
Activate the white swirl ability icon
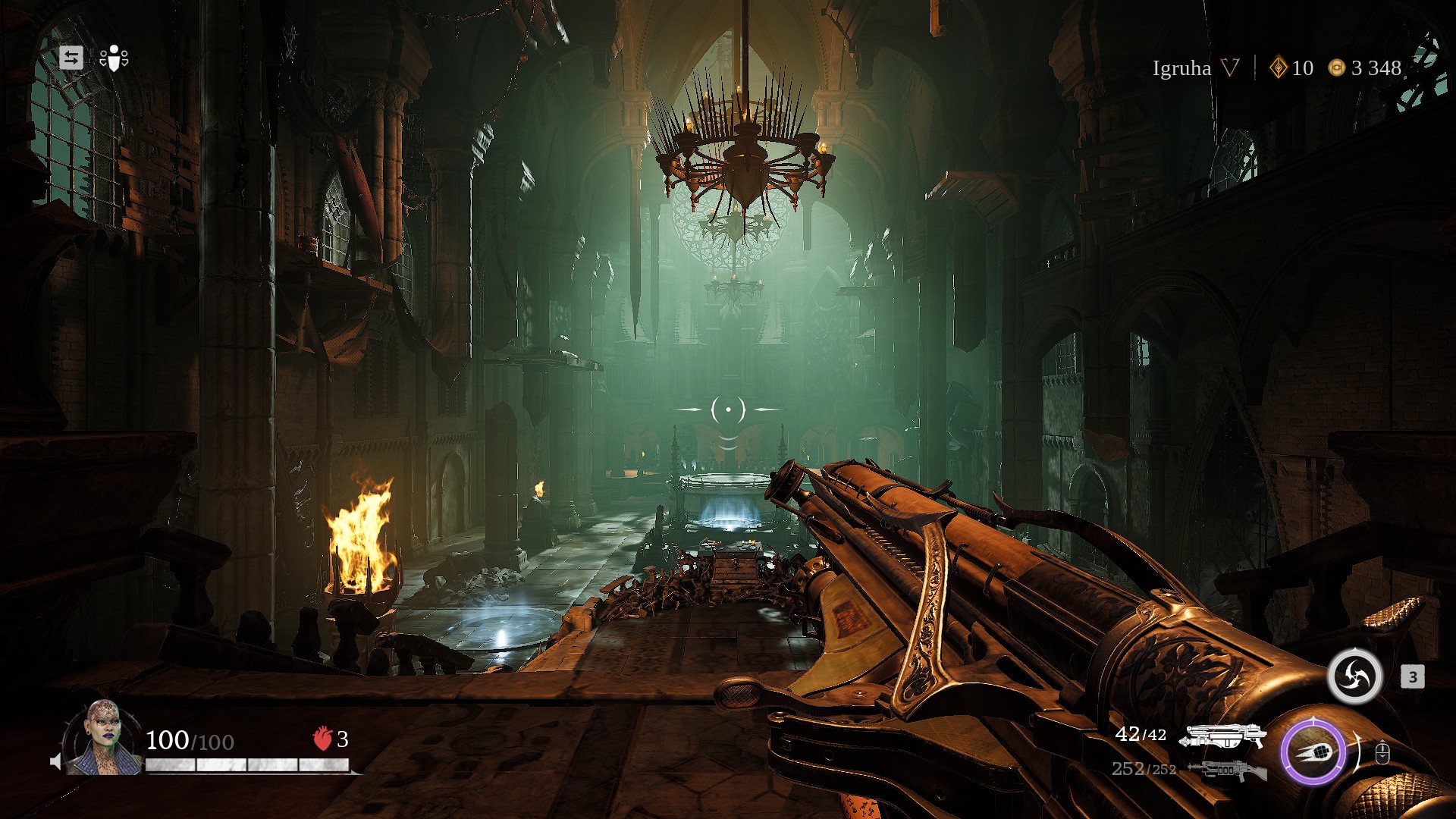pyautogui.click(x=1355, y=676)
